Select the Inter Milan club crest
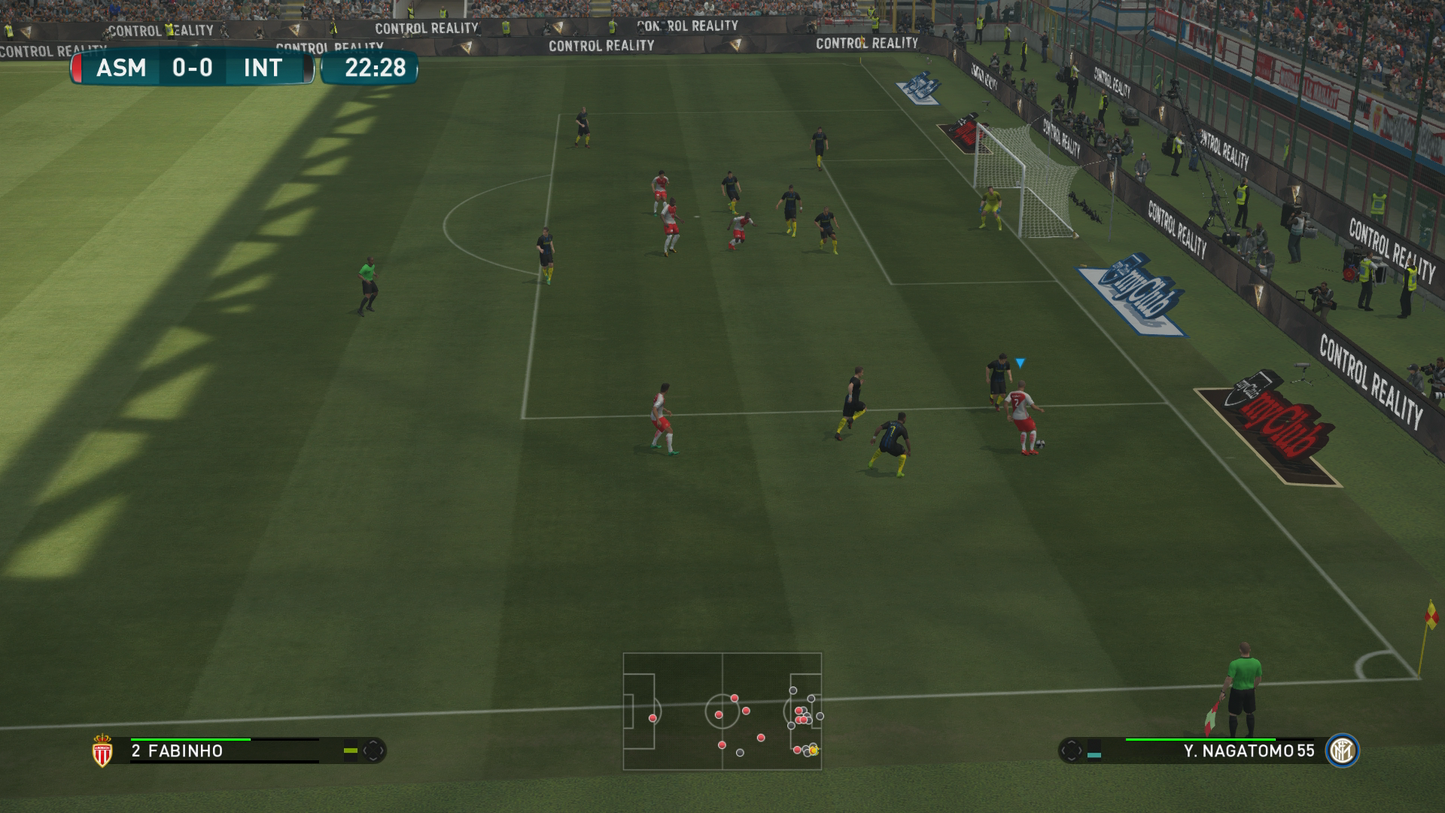 click(1341, 750)
